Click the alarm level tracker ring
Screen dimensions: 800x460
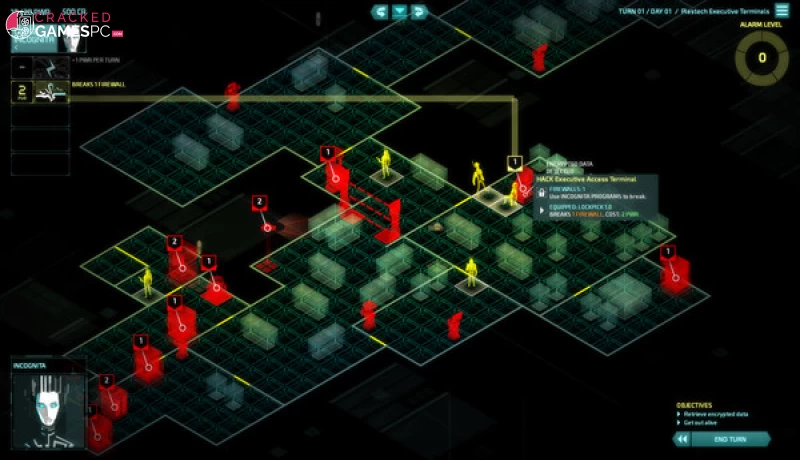click(762, 58)
